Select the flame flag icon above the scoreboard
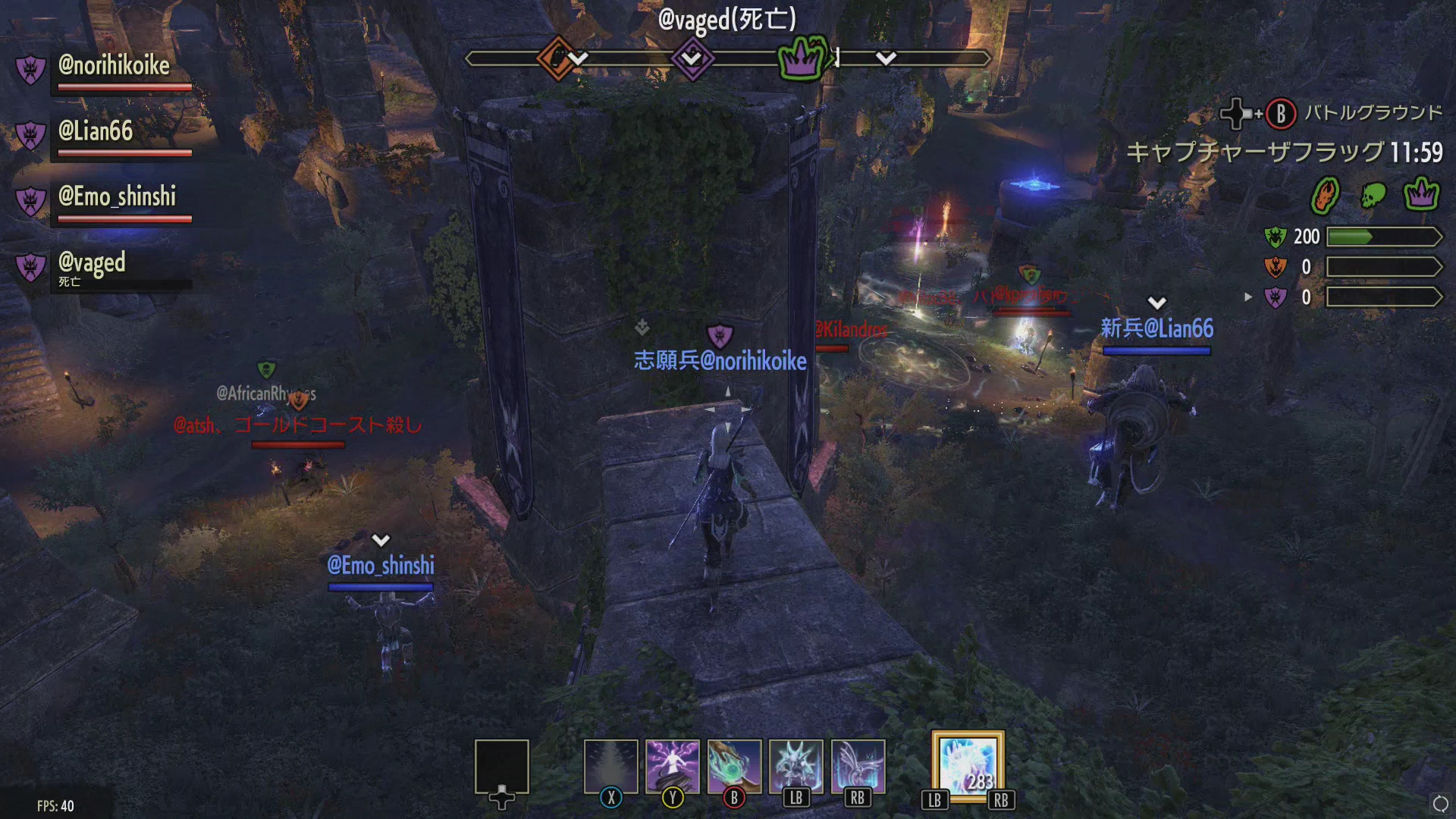1456x819 pixels. pyautogui.click(x=1326, y=193)
